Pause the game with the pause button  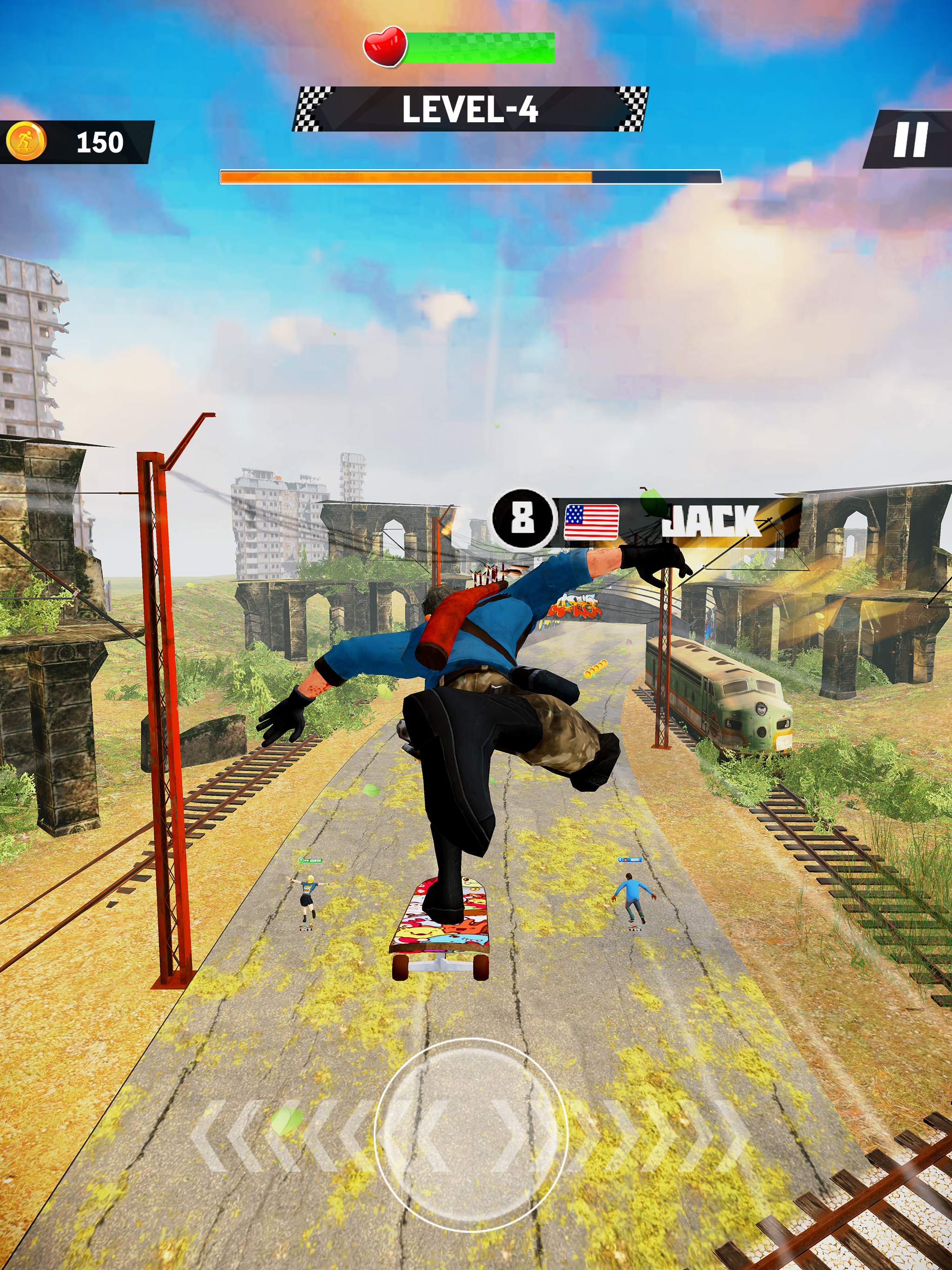[910, 139]
